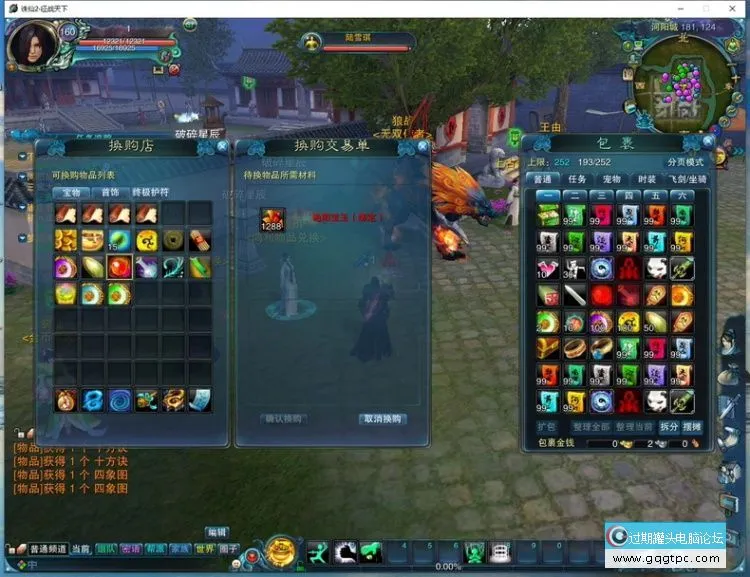This screenshot has height=577, width=750.
Task: Select the 世界 chat channel tab
Action: click(x=204, y=548)
